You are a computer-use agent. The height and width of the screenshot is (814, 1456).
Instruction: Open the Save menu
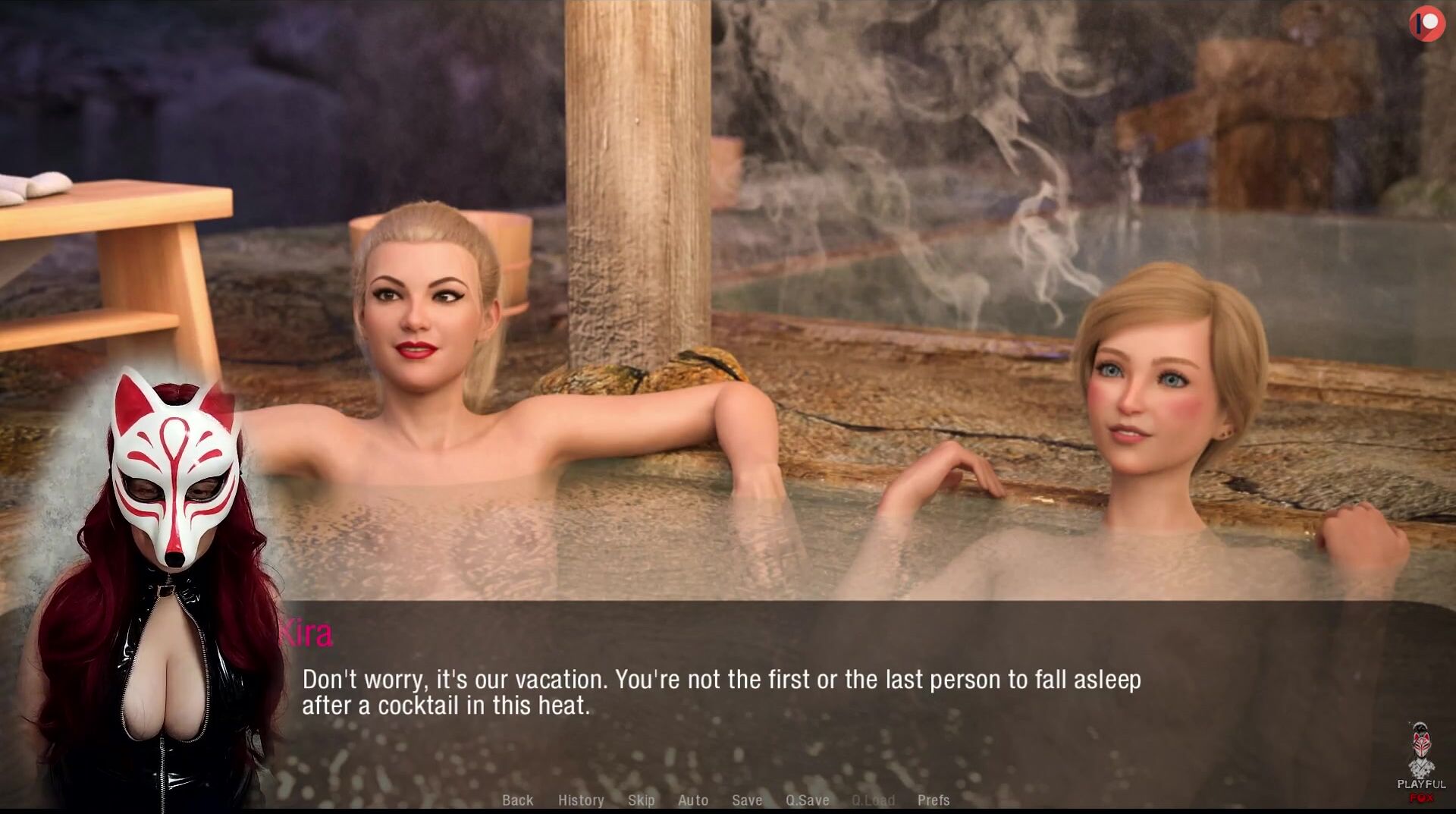[747, 800]
